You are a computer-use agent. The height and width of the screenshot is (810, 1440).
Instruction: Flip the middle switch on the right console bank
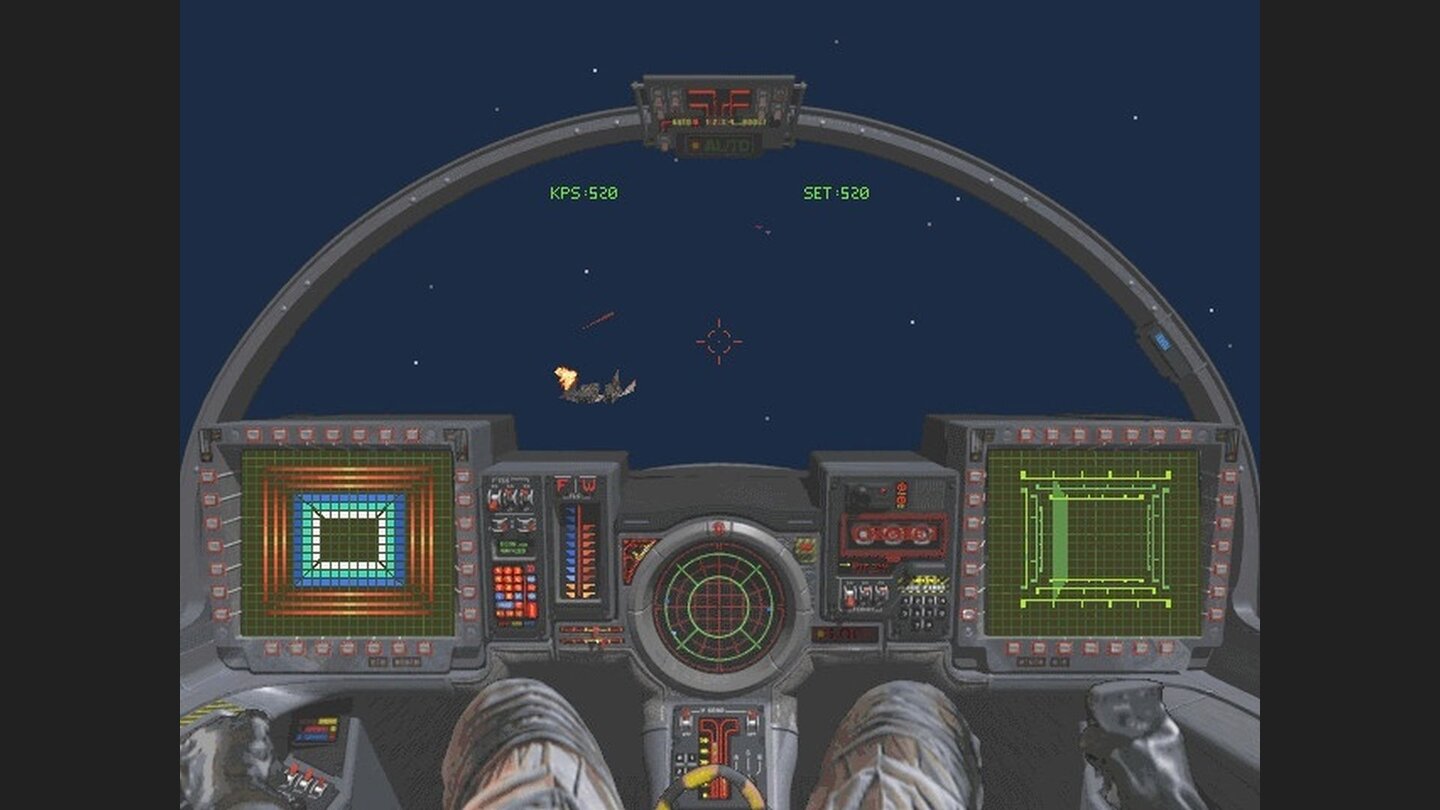(865, 593)
